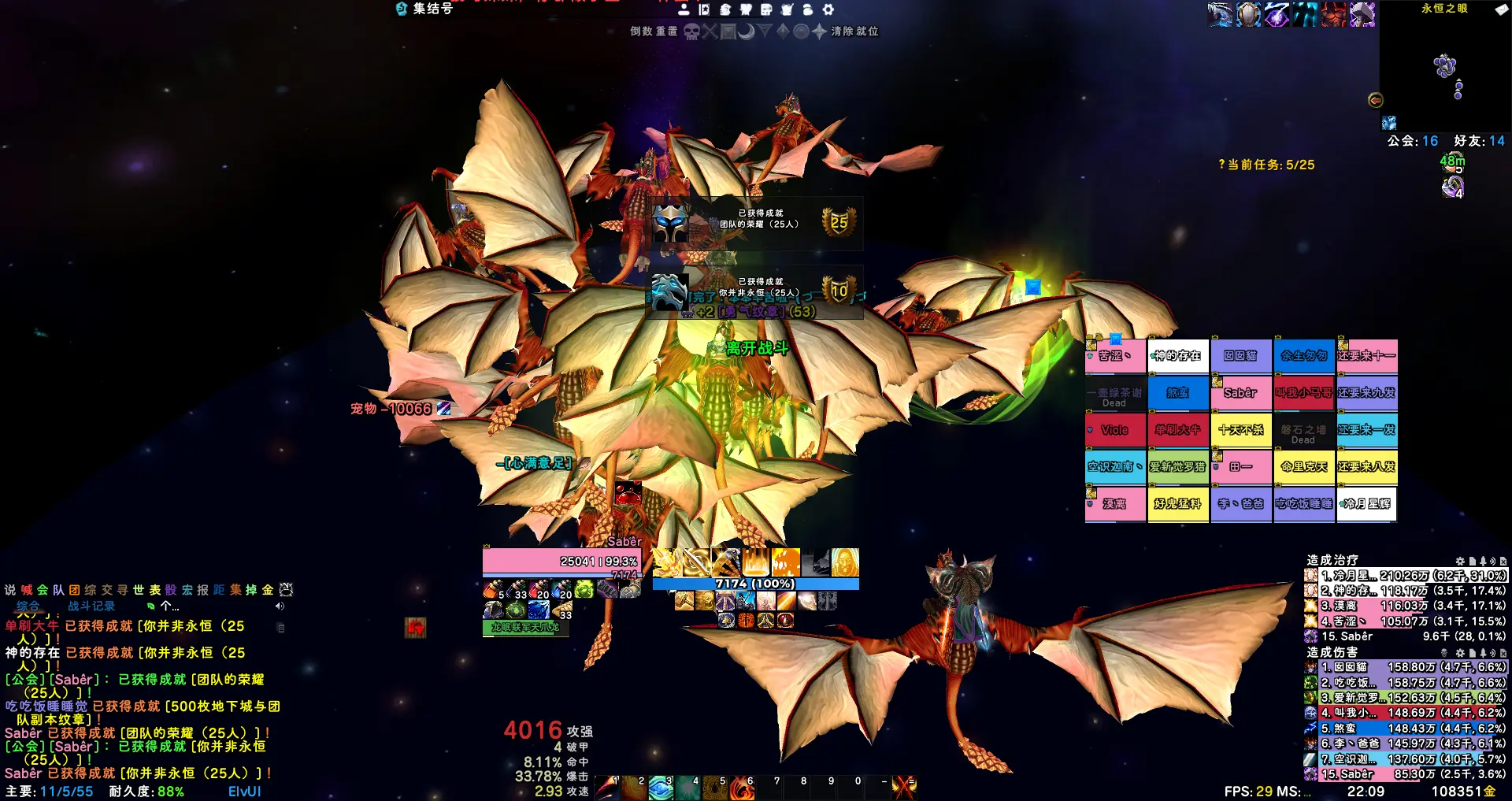1512x801 pixels.
Task: Toggle the chat sound speaker icon
Action: 280,606
